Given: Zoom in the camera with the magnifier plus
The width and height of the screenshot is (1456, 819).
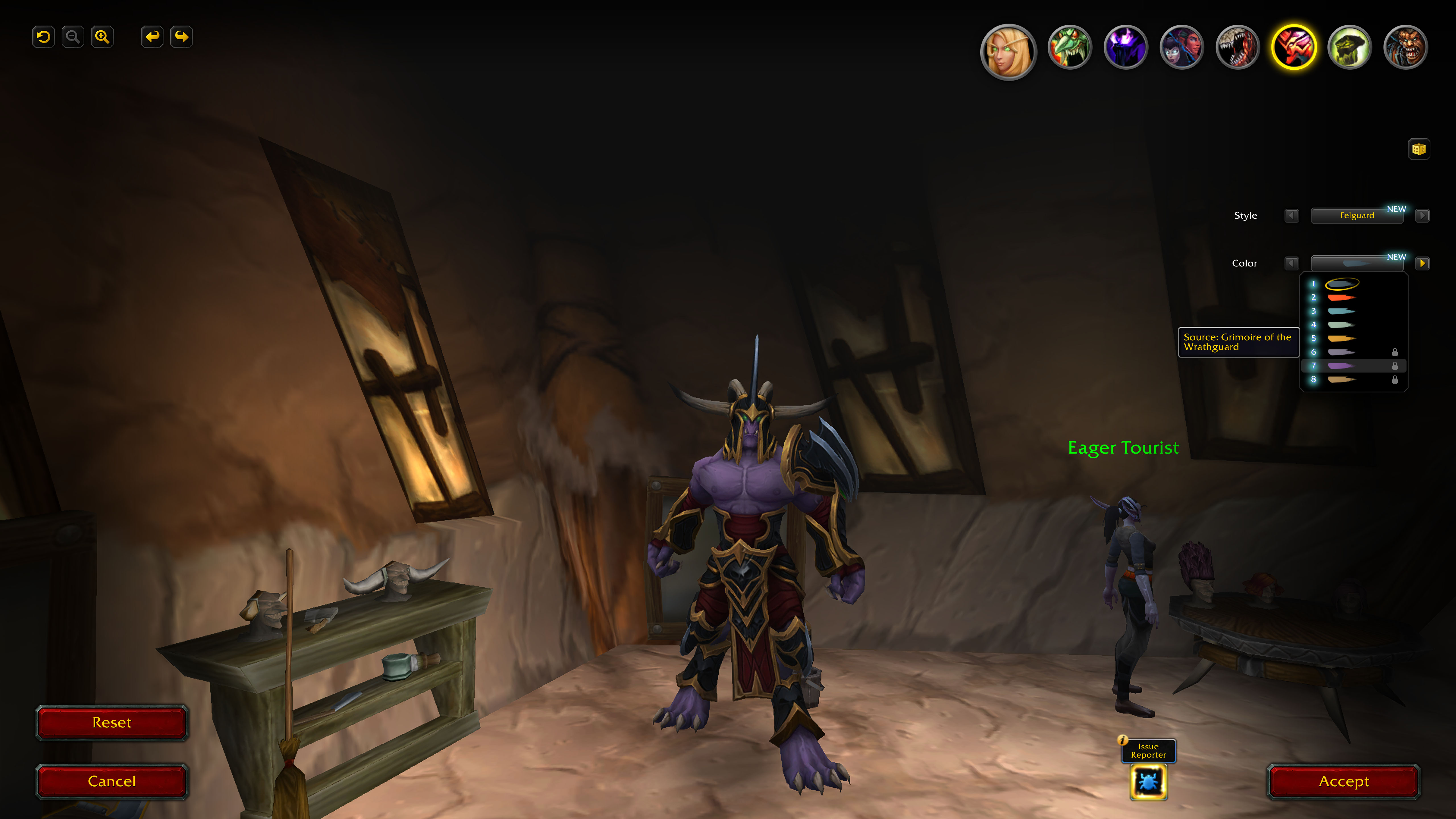Looking at the screenshot, I should 102,37.
